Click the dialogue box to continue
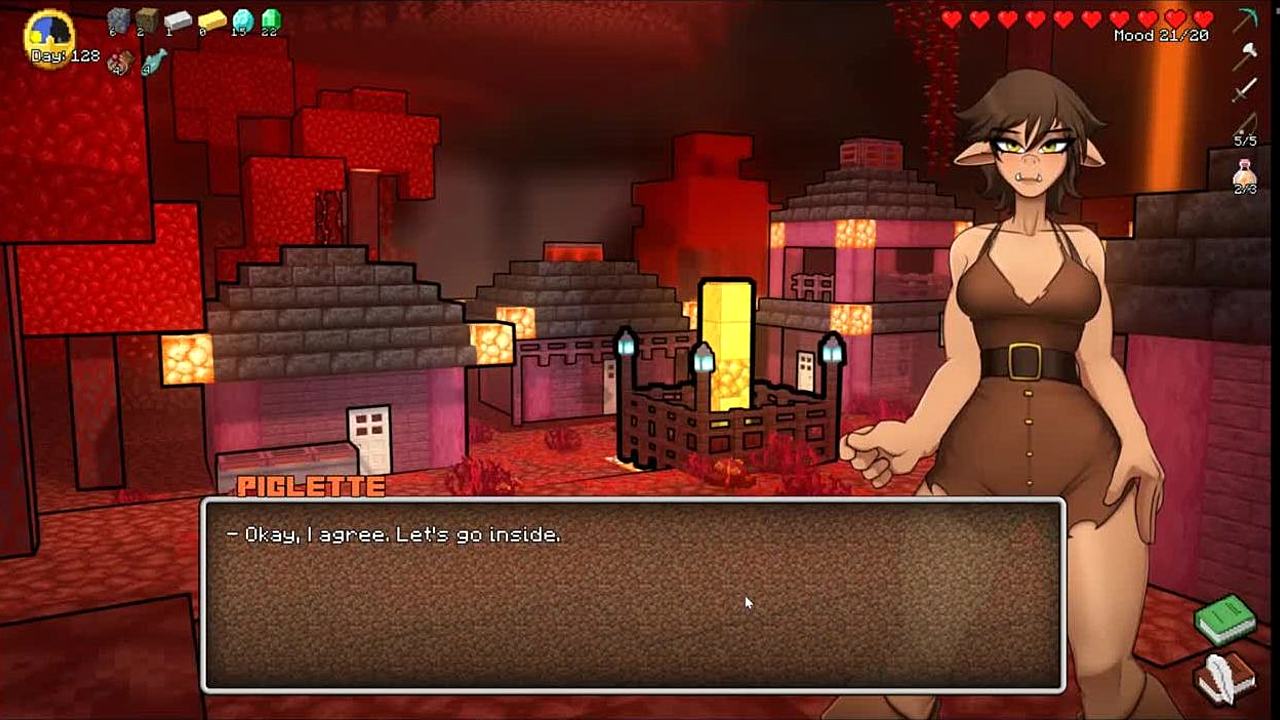The width and height of the screenshot is (1280, 720). pyautogui.click(x=633, y=595)
